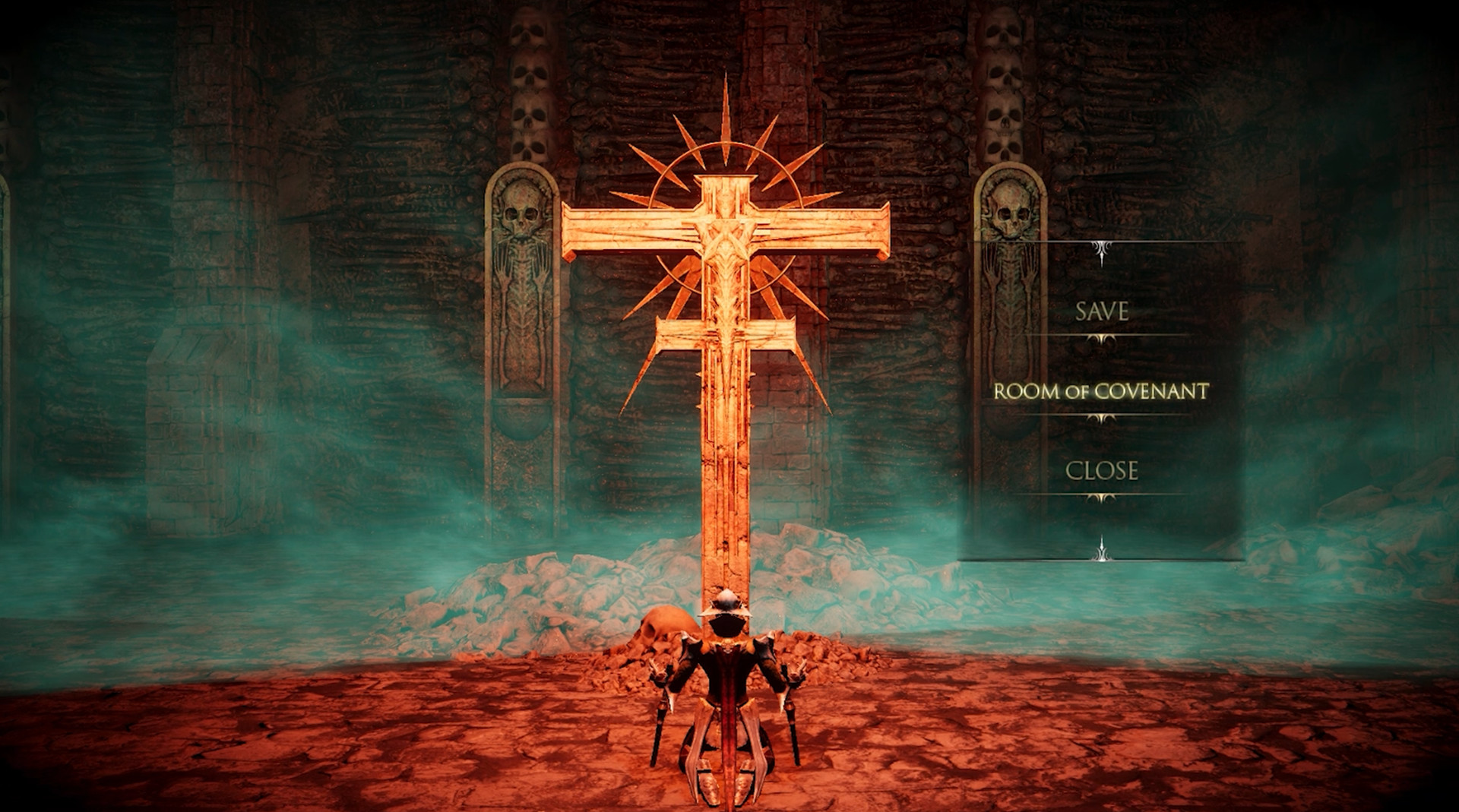Click CLOSE to leave the altar menu
1459x812 pixels.
(1103, 471)
